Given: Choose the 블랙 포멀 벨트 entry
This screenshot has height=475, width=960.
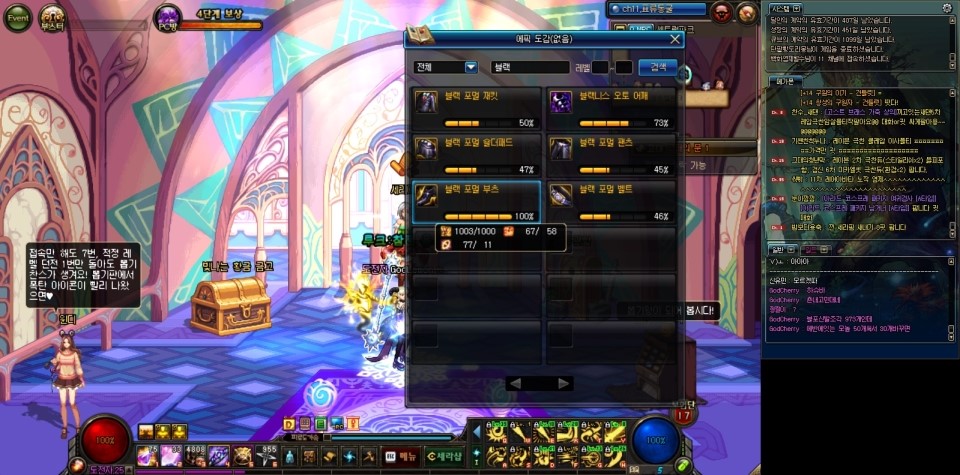Looking at the screenshot, I should pos(611,198).
